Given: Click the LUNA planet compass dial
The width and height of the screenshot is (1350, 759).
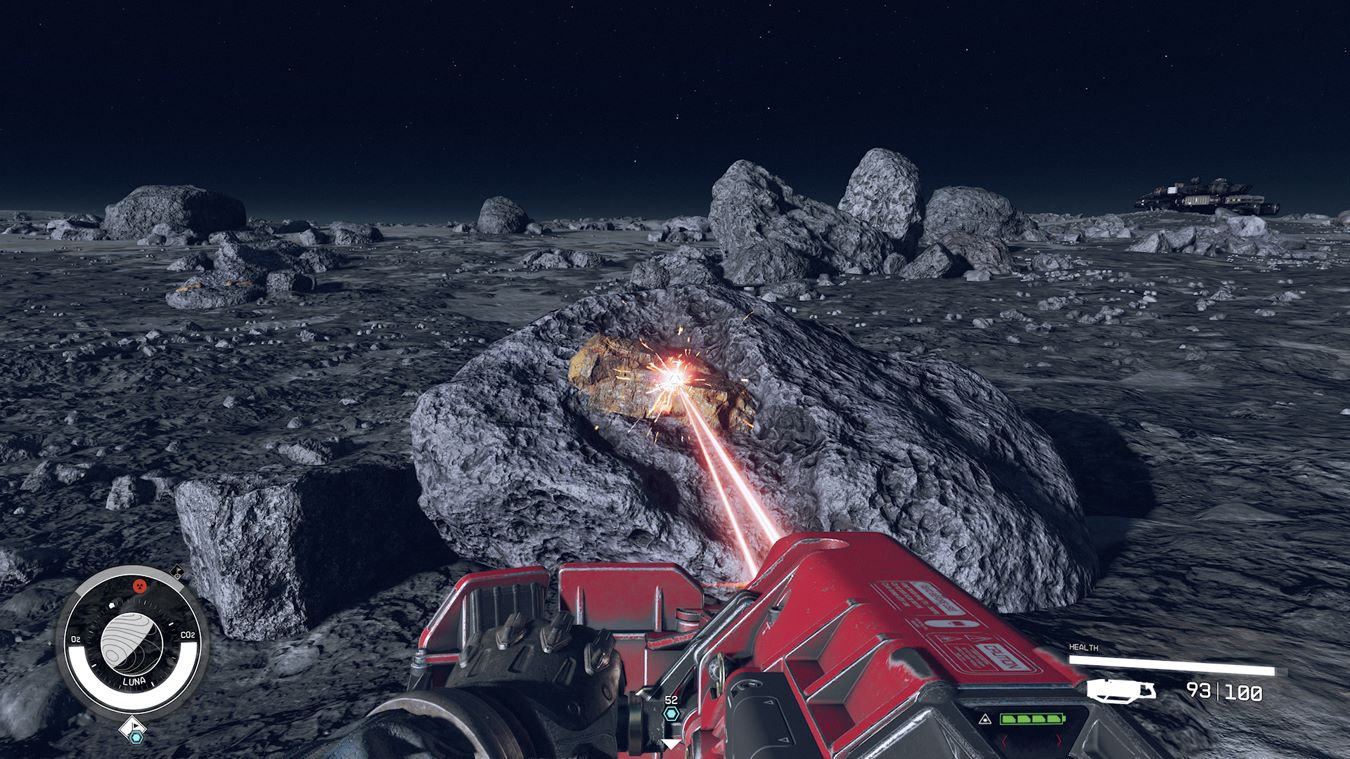Looking at the screenshot, I should click(132, 642).
